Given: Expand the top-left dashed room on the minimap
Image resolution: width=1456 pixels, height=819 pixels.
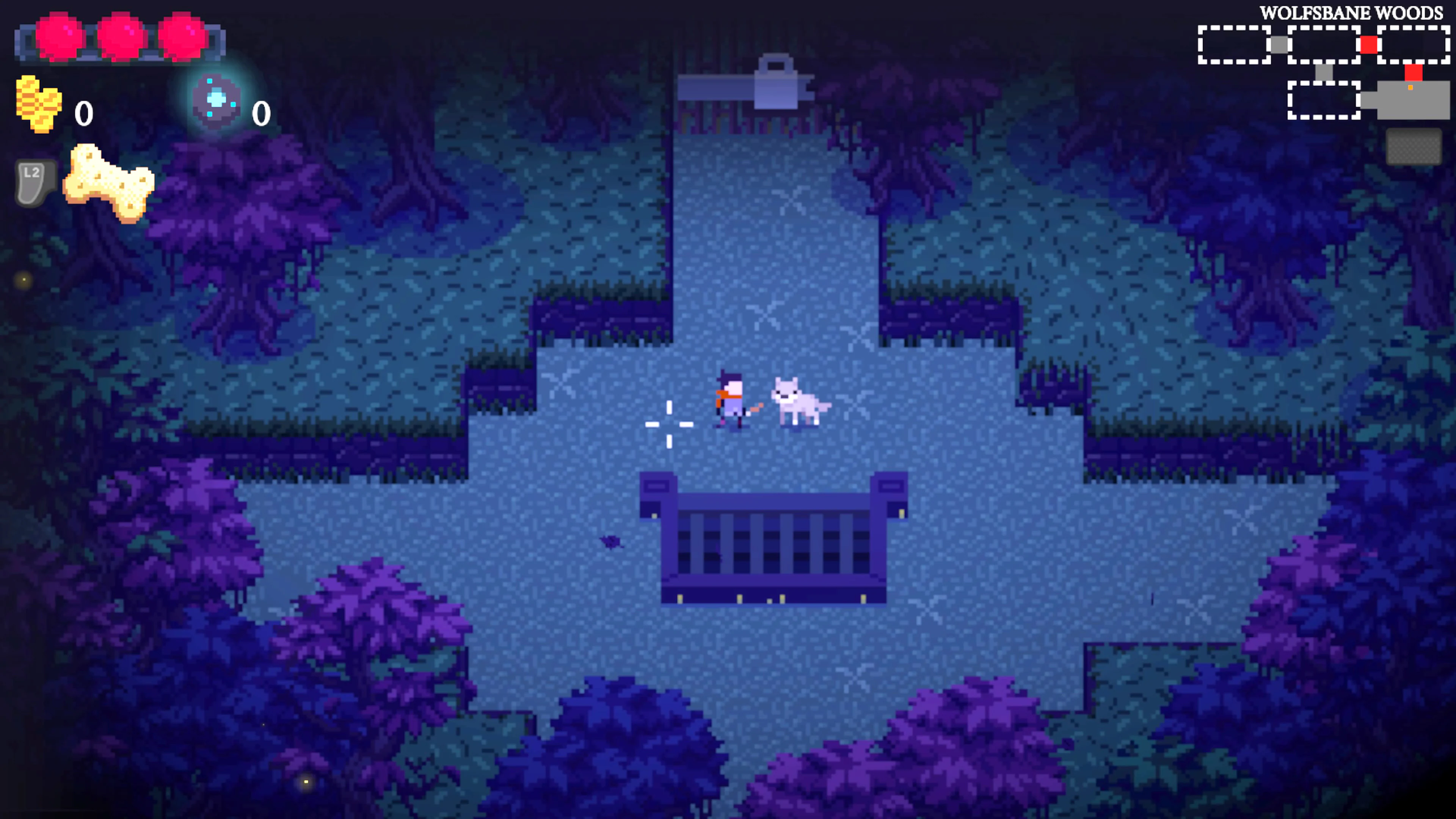Looking at the screenshot, I should (1233, 45).
